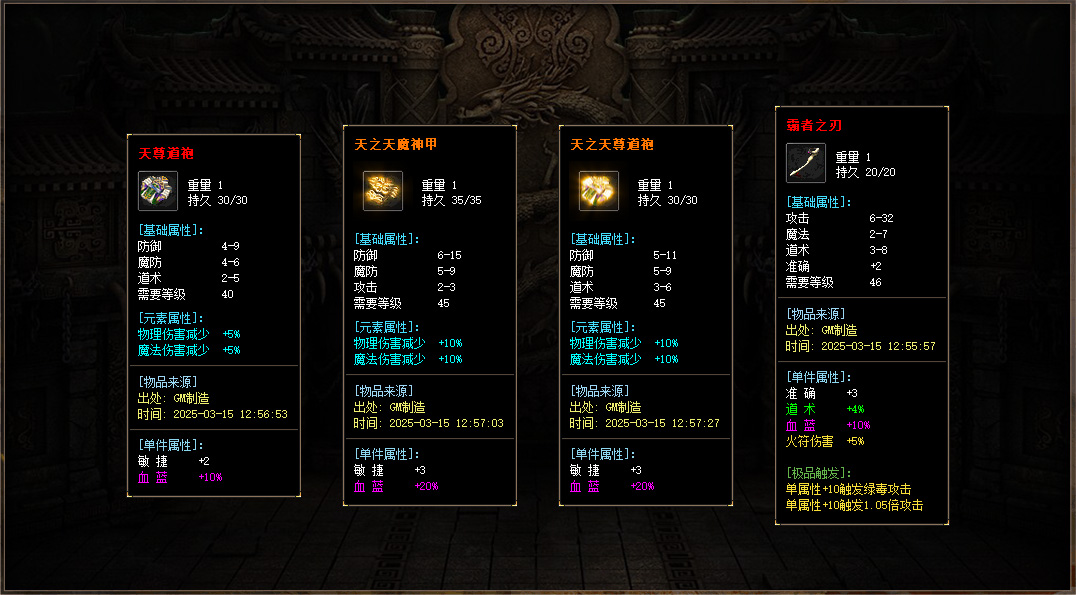The width and height of the screenshot is (1076, 595).
Task: Click the 天尊道袍 robe item icon
Action: (157, 190)
